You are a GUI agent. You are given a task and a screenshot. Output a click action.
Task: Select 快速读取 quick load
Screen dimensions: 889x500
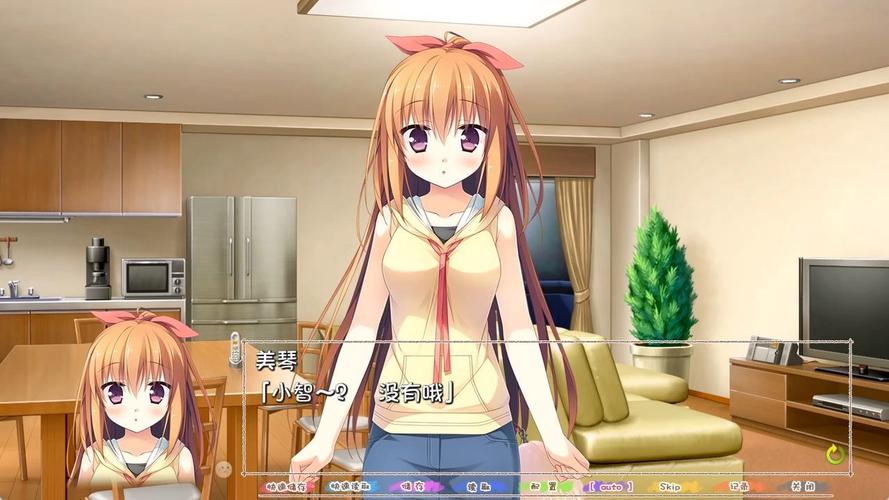[349, 487]
